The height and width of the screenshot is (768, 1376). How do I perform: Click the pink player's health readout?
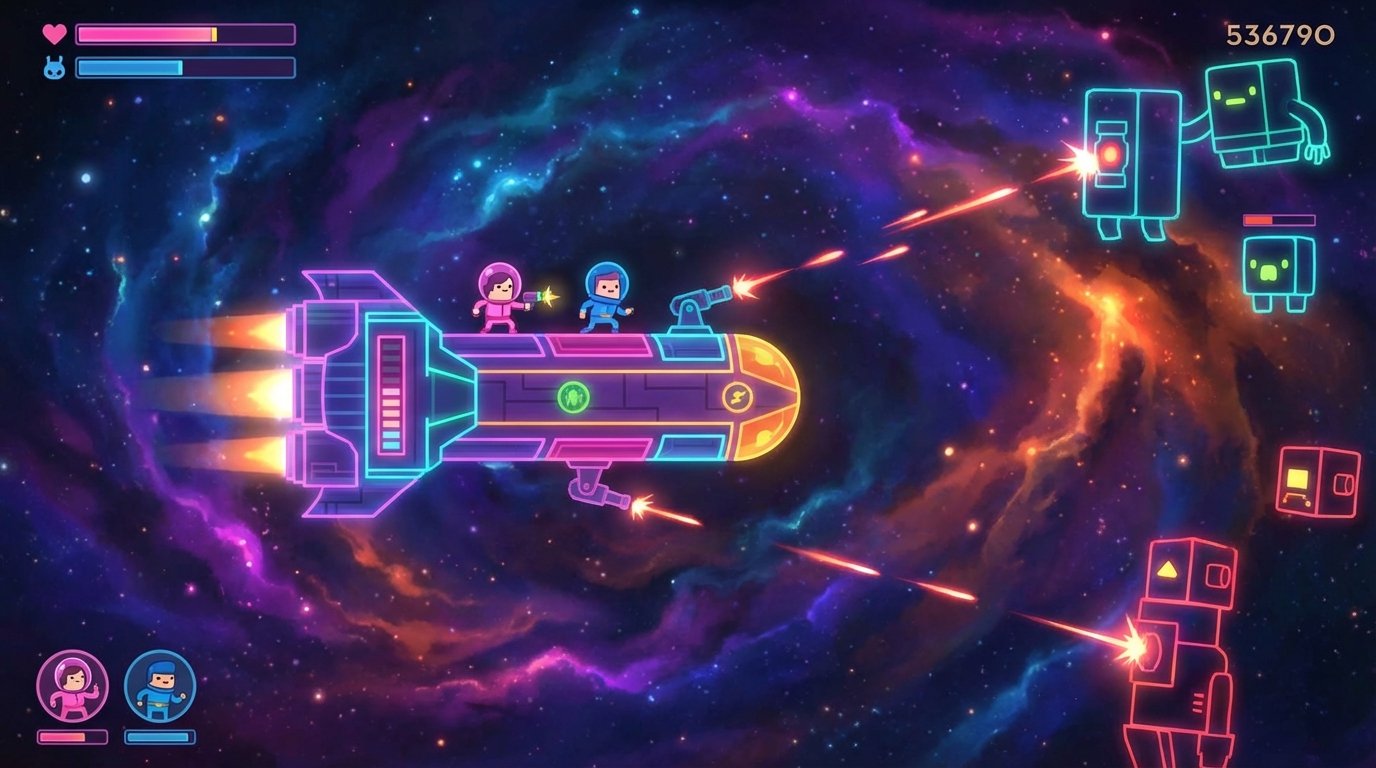tap(70, 737)
